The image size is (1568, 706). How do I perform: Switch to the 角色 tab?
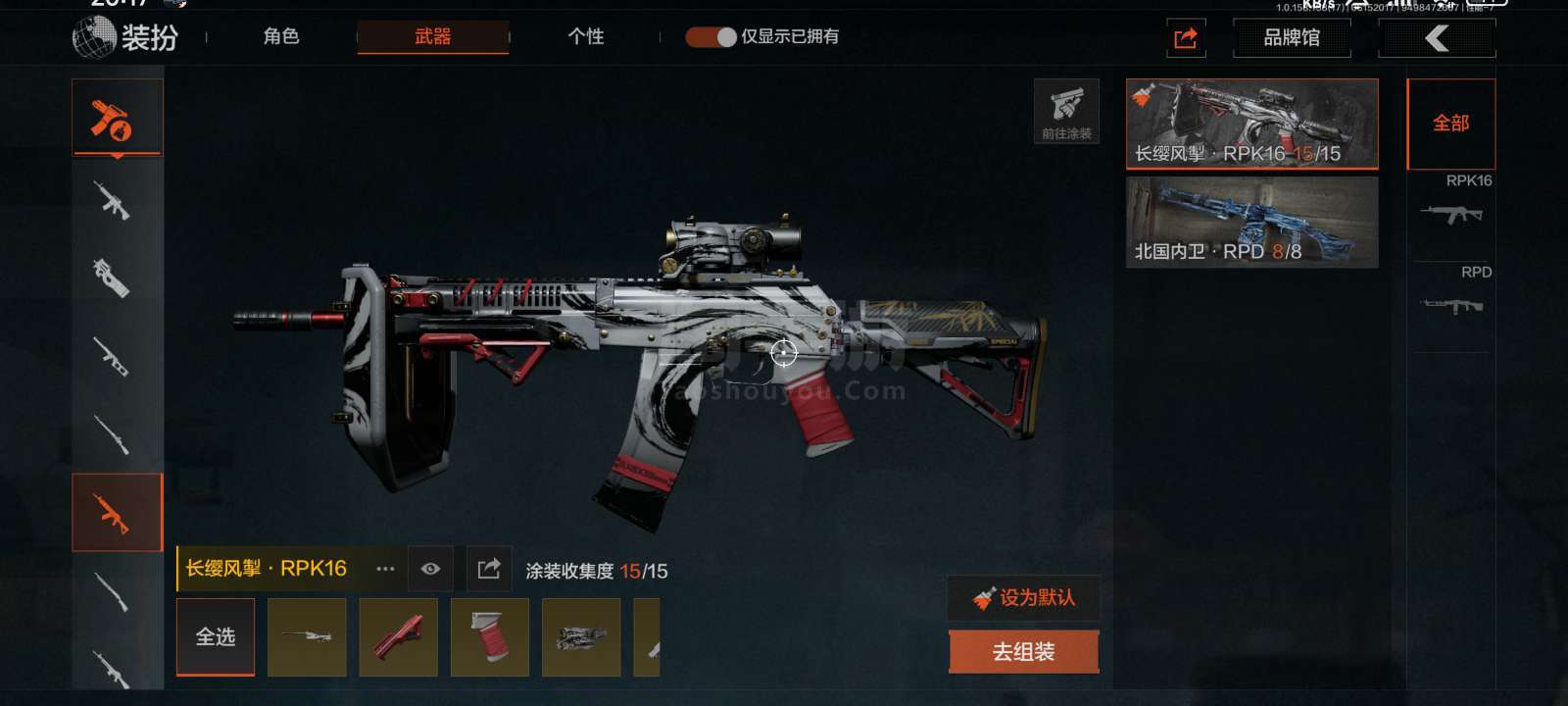pos(281,37)
